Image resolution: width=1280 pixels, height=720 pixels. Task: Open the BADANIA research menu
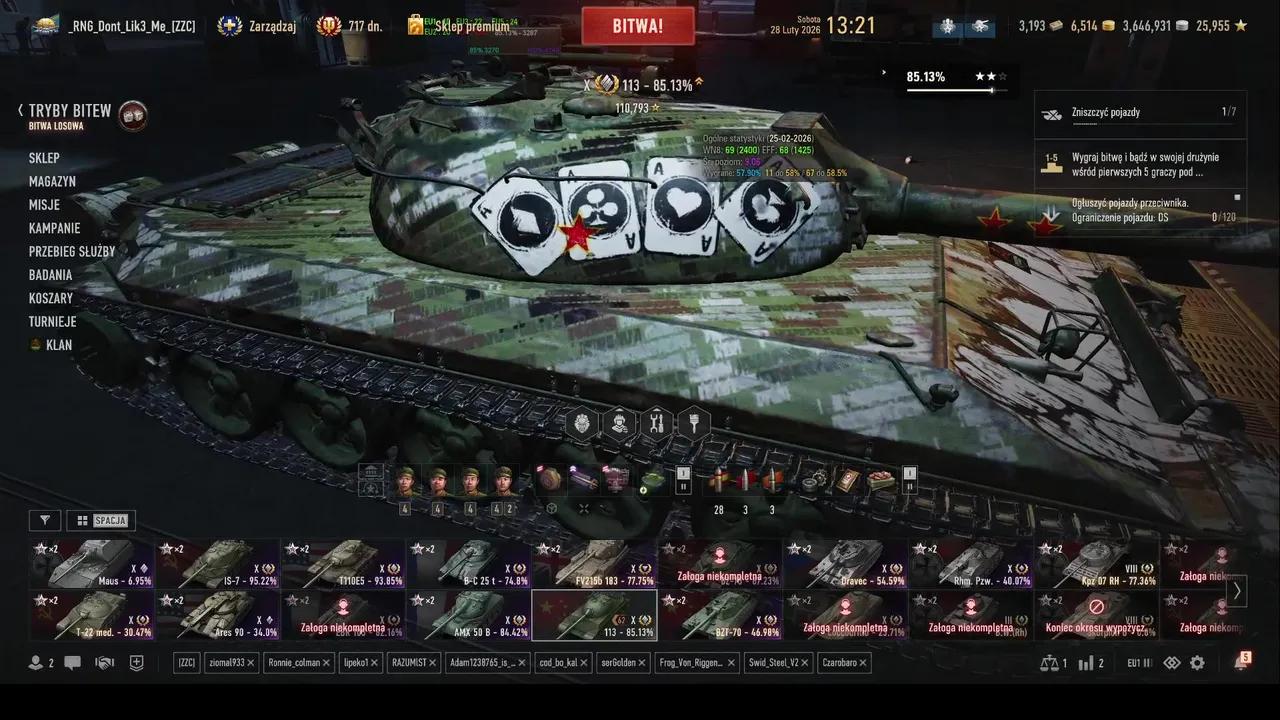point(50,275)
